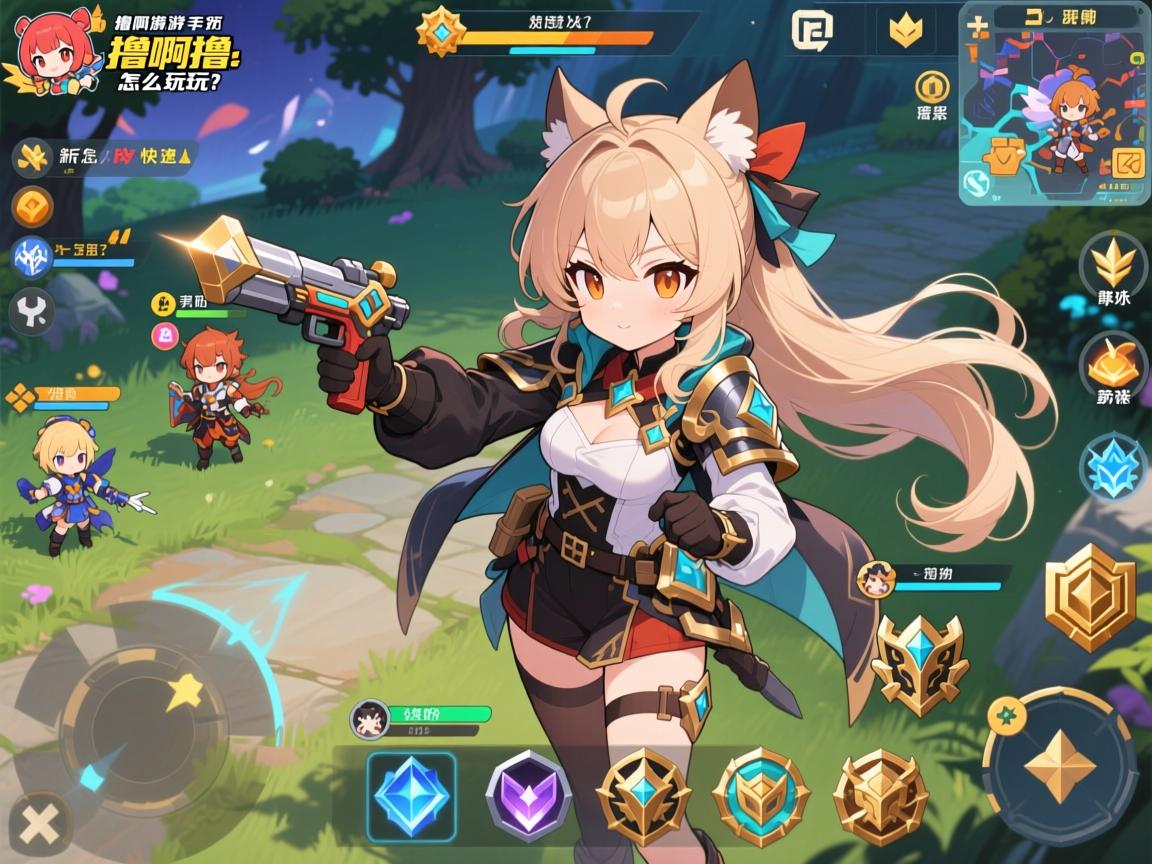Select the cyan-gem gold emblem skill slot
Image resolution: width=1152 pixels, height=864 pixels.
click(643, 797)
